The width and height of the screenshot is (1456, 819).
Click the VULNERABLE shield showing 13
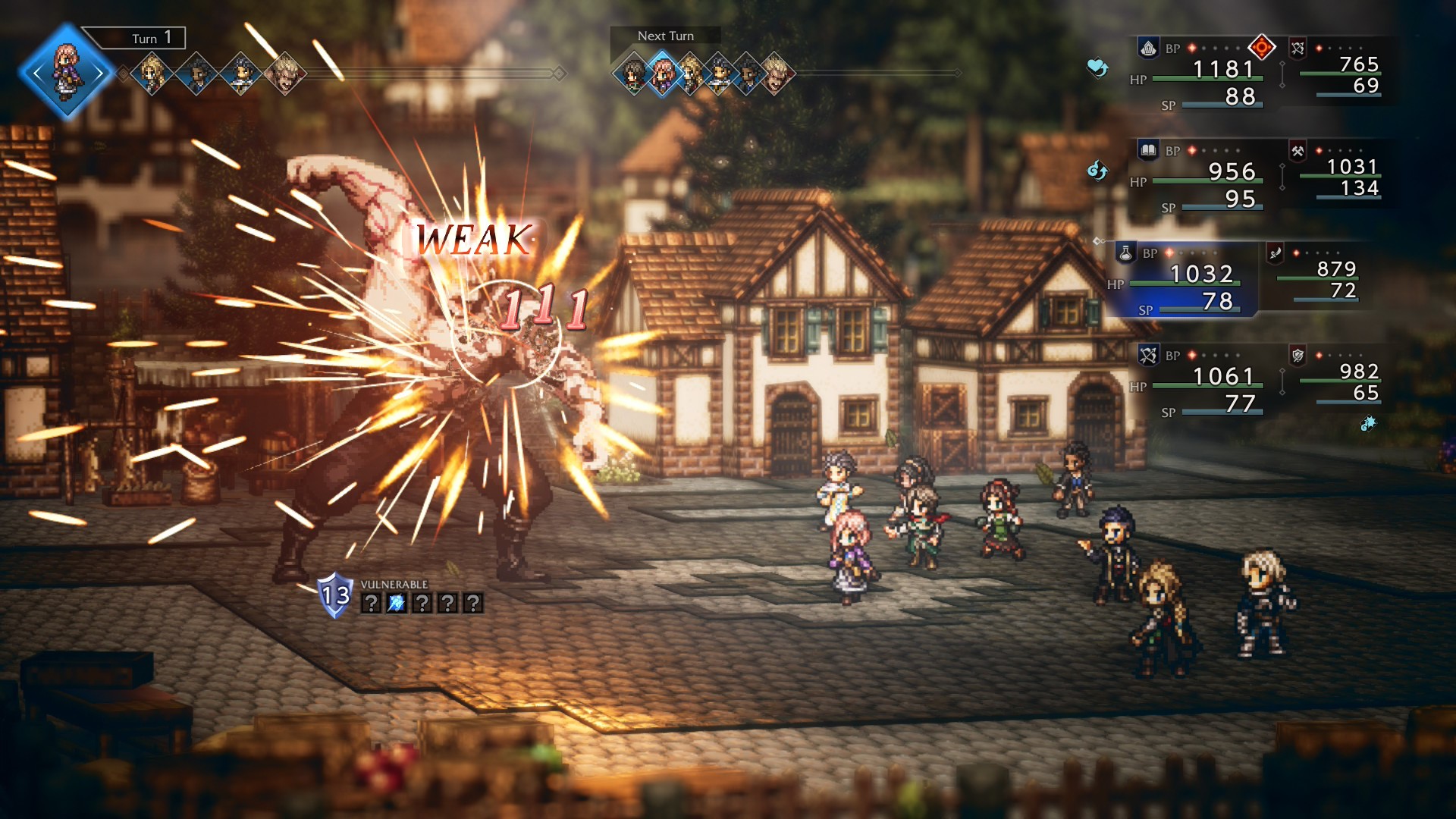(334, 596)
